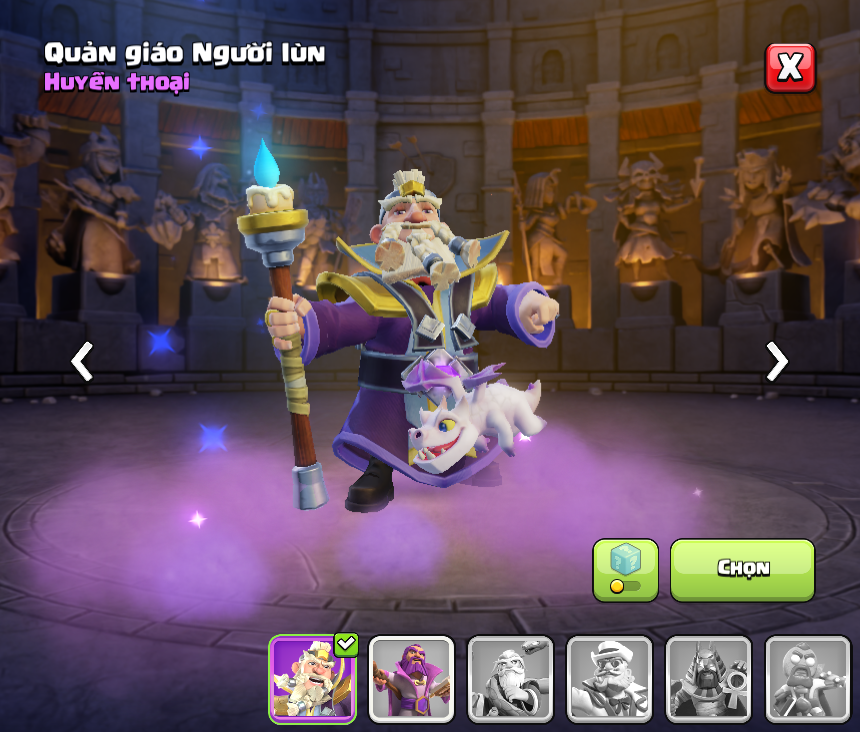Preview the locked skin with the wide-brimmed hat
The width and height of the screenshot is (860, 732).
609,679
